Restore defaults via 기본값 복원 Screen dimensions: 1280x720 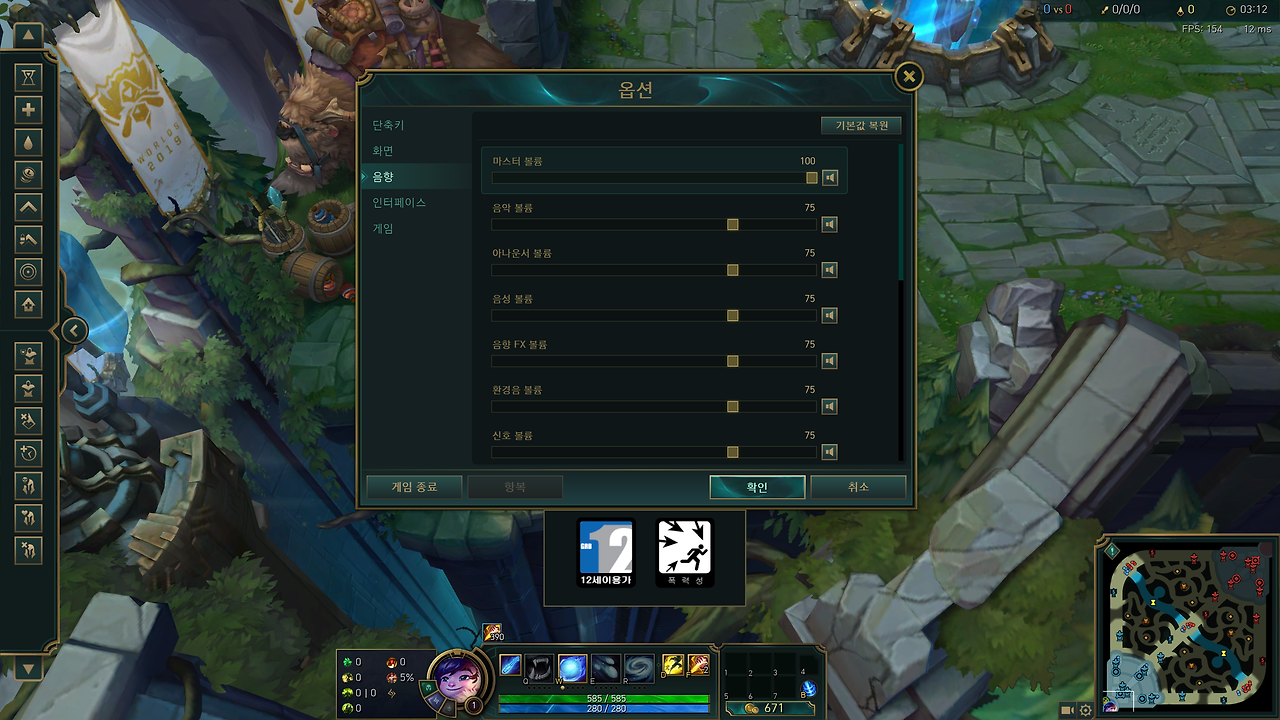861,125
